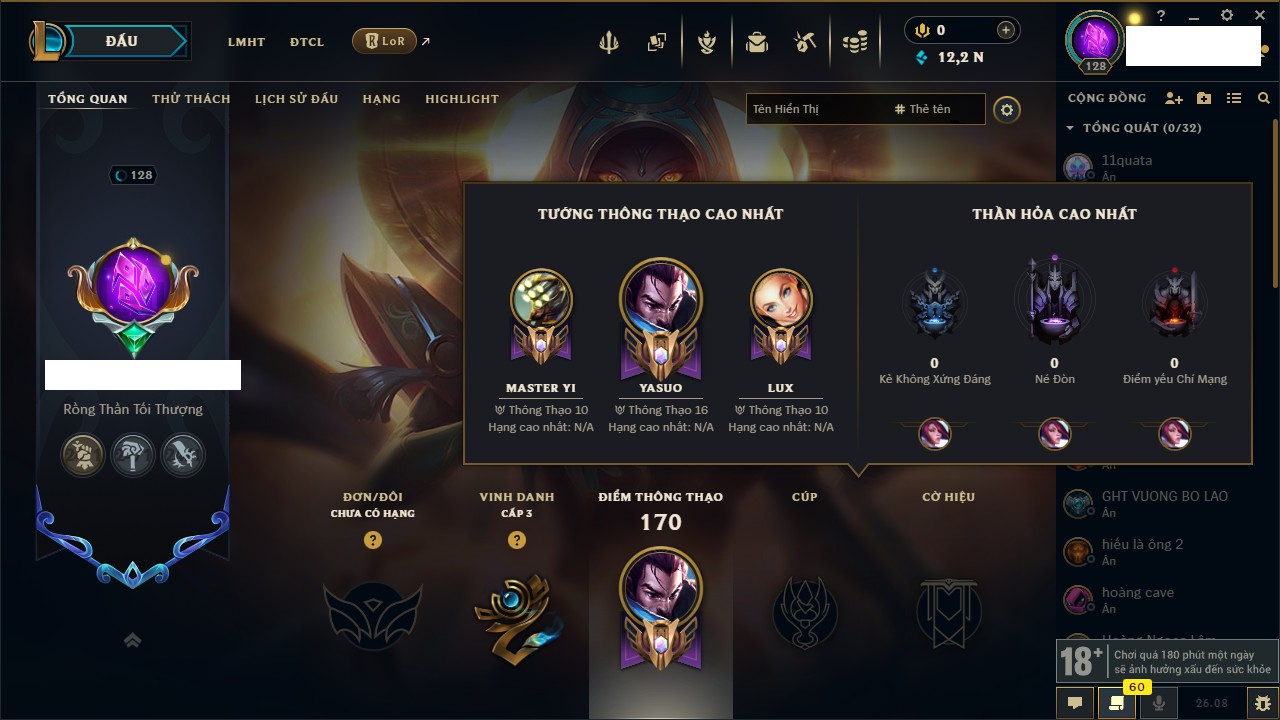Open the Clash trident icon
1280x720 pixels.
point(609,42)
